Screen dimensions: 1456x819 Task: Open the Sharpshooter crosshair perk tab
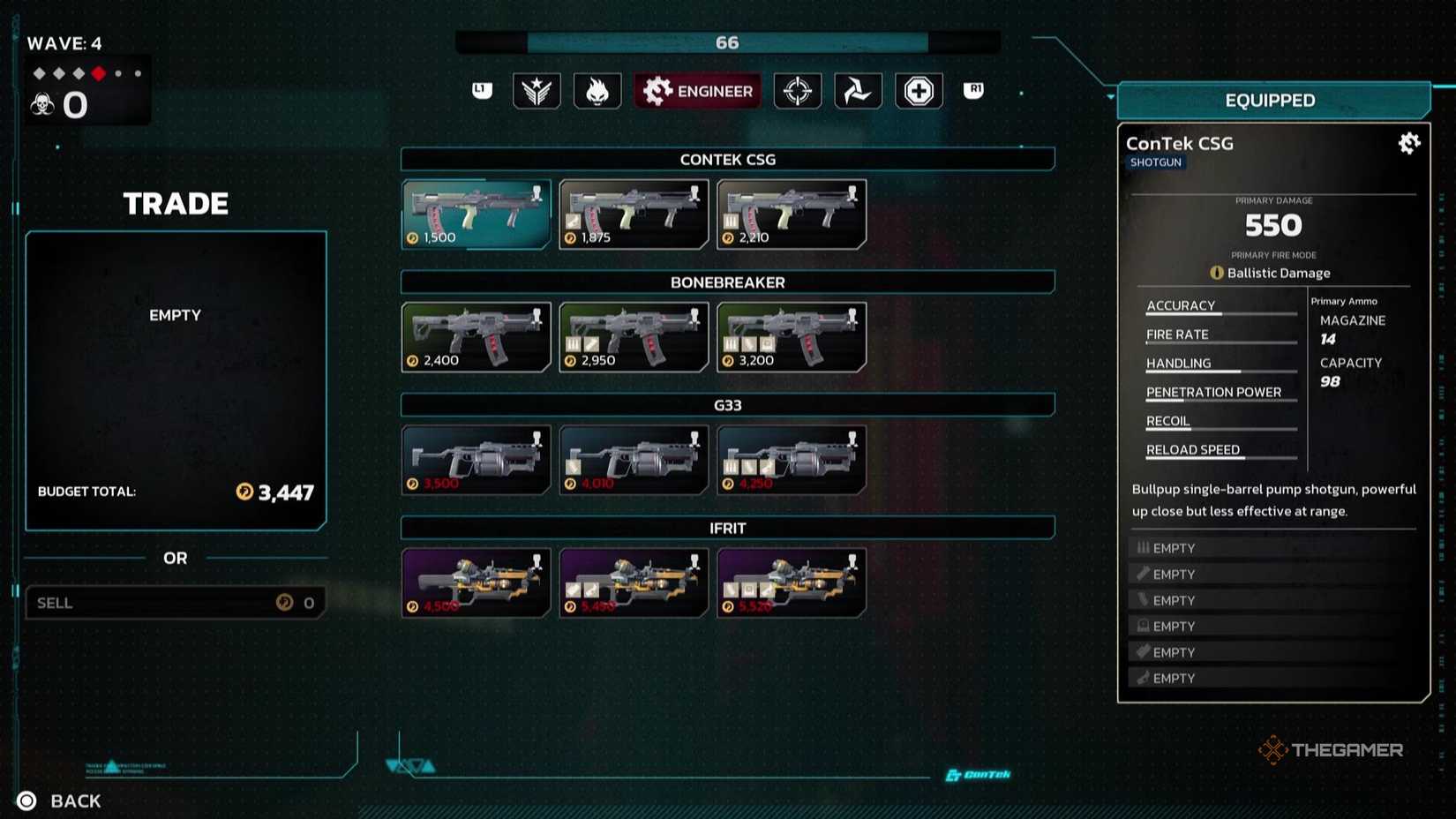point(798,91)
